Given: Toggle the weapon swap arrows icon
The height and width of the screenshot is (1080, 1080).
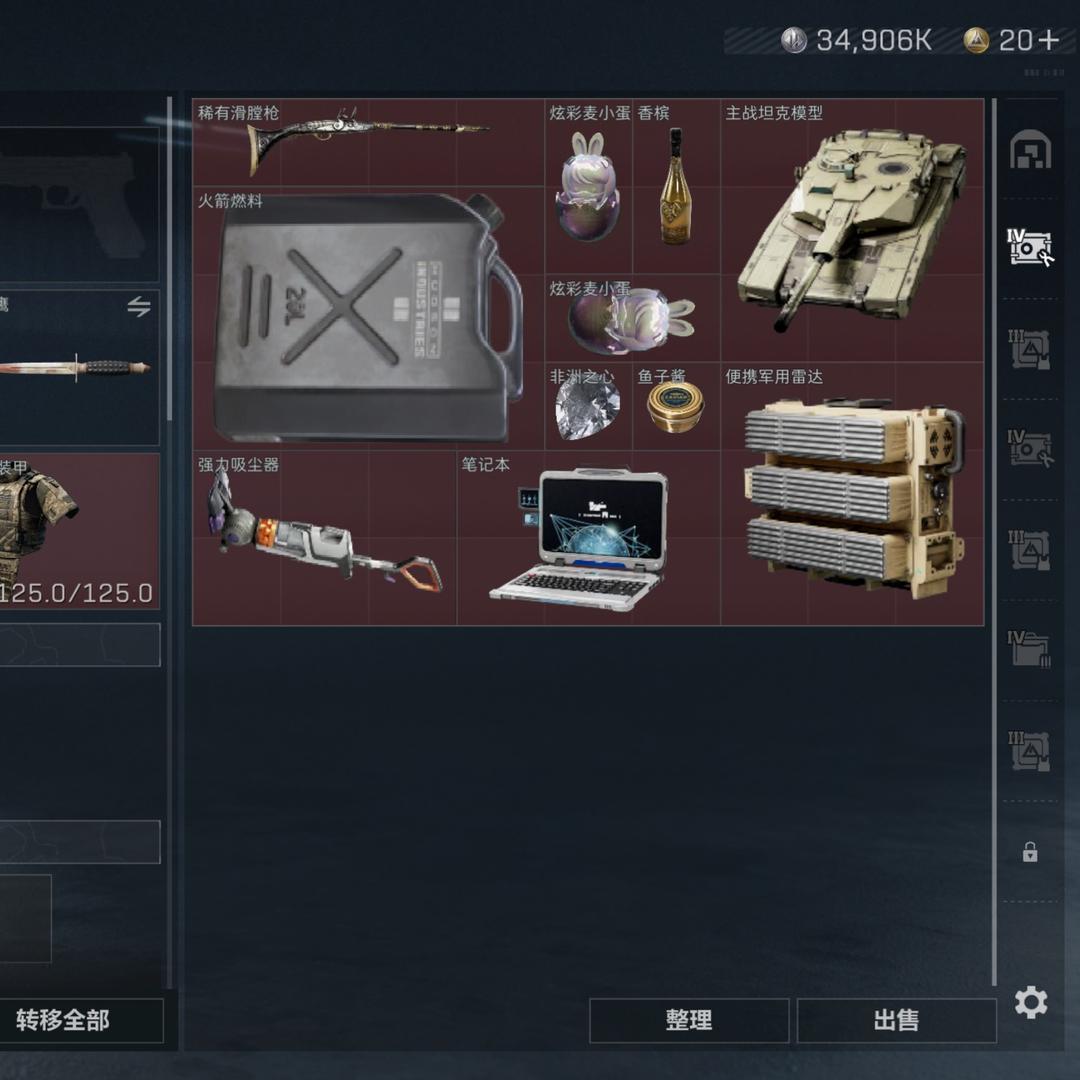Looking at the screenshot, I should coord(139,307).
